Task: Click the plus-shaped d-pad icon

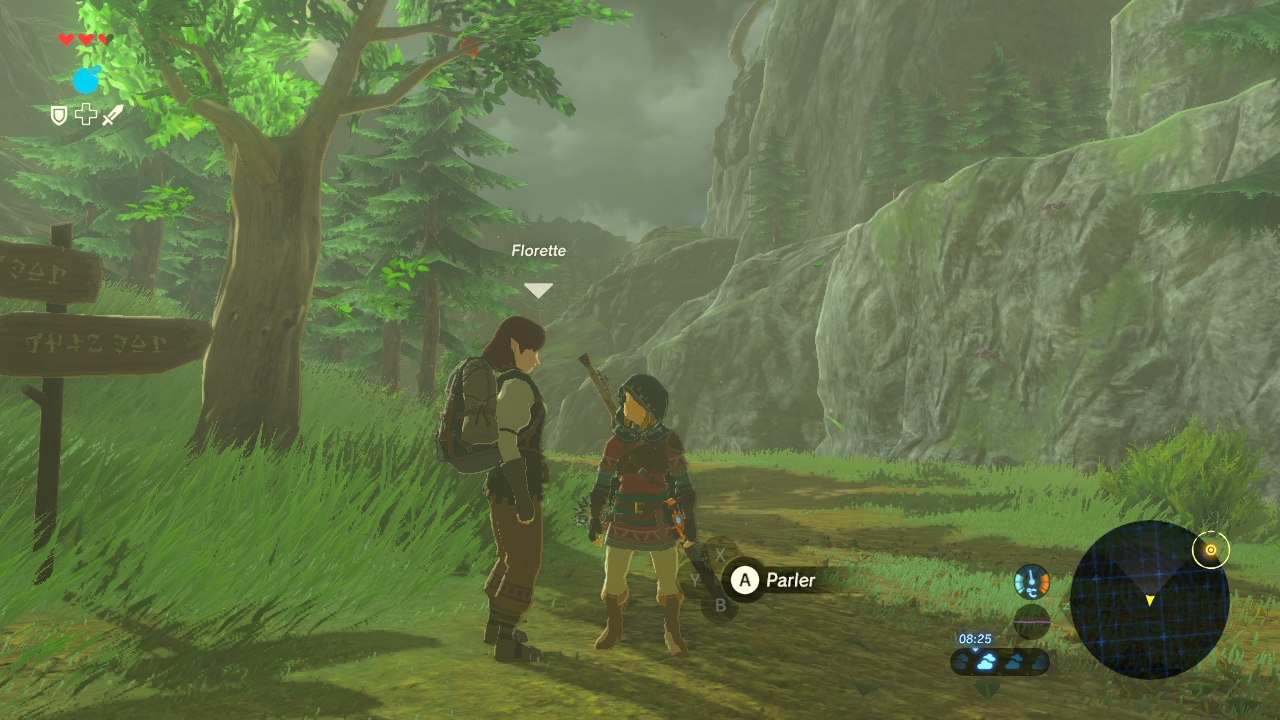Action: pos(86,115)
